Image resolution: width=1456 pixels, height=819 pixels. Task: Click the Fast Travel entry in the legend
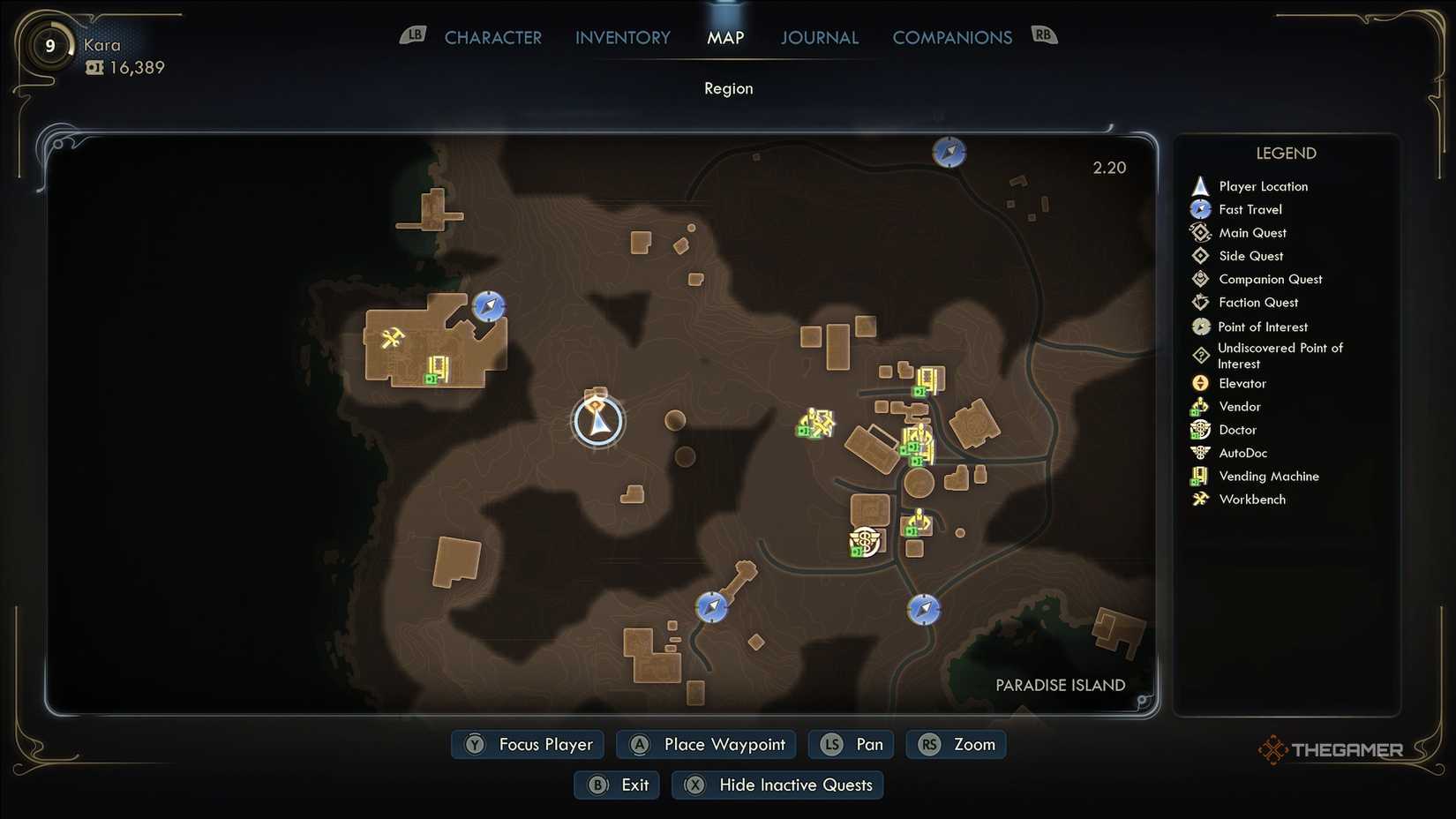click(x=1250, y=209)
